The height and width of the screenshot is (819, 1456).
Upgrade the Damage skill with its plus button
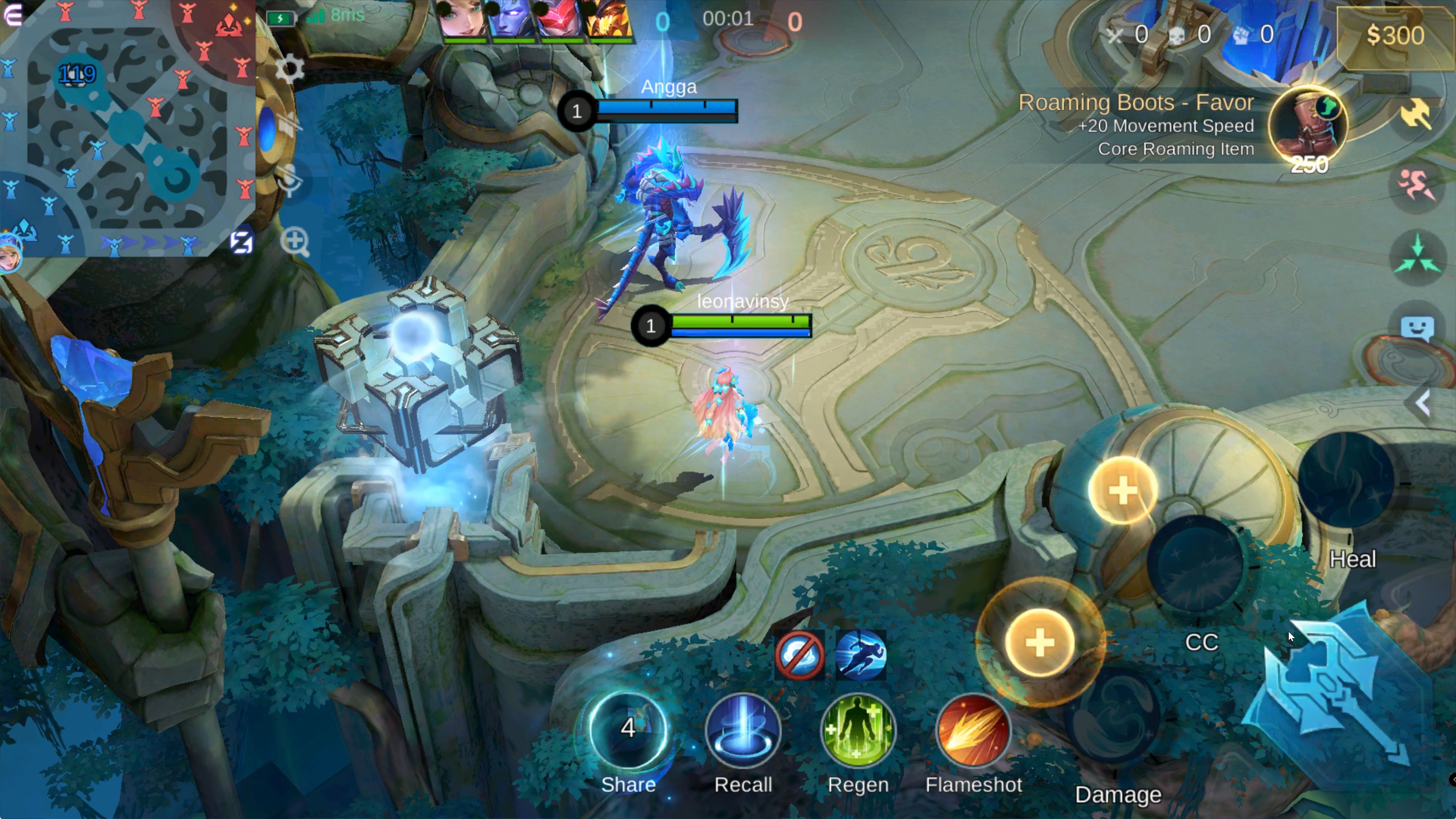click(1039, 643)
